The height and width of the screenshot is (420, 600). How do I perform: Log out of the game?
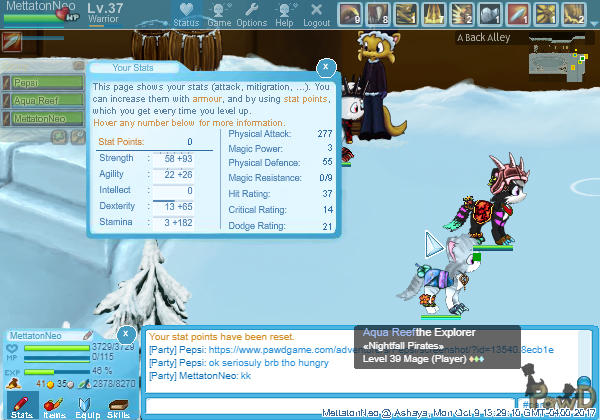pos(316,15)
